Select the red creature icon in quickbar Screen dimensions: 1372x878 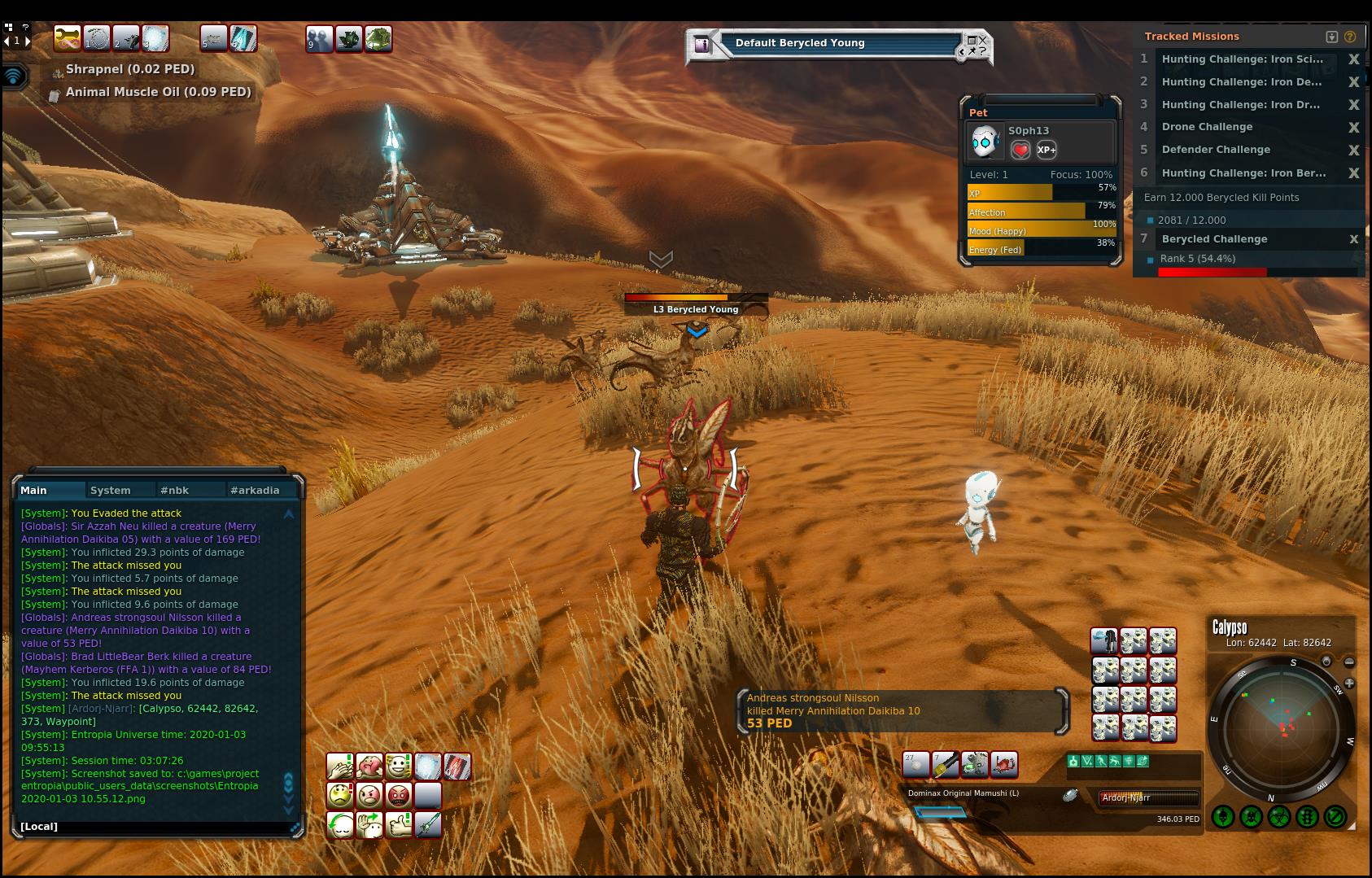point(1003,764)
